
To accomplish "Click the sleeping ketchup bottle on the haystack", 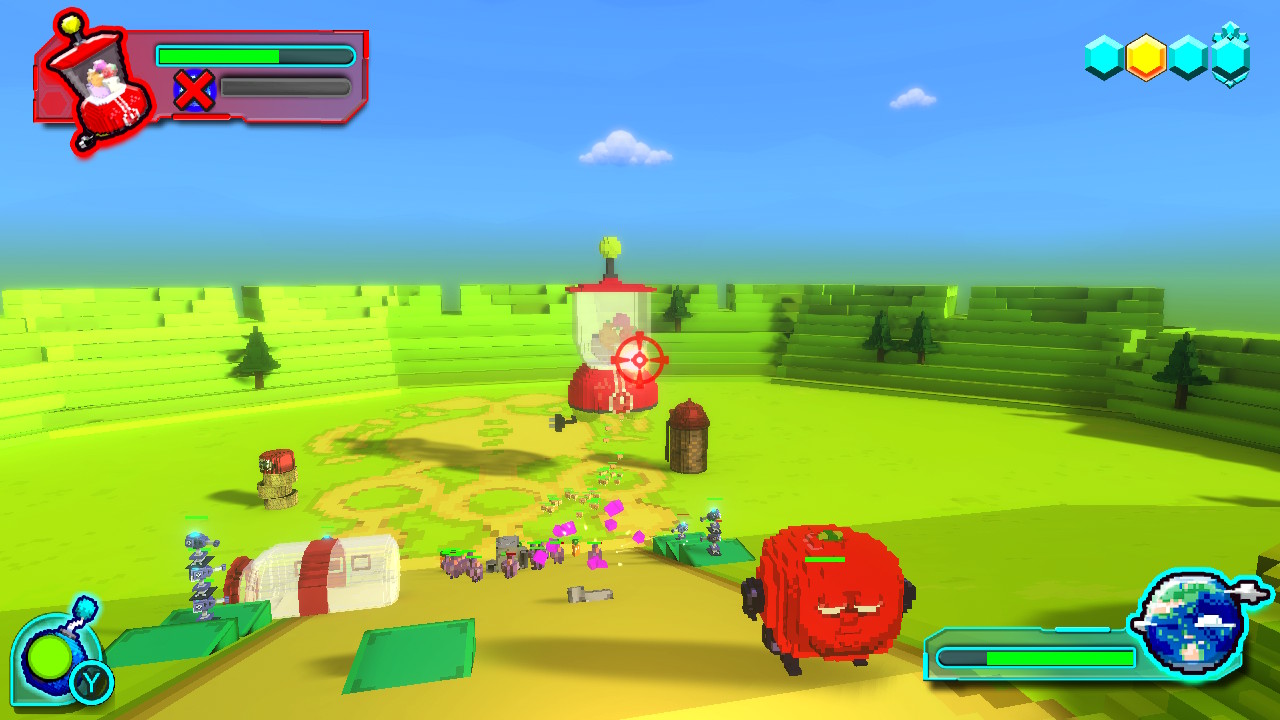I will coord(277,462).
